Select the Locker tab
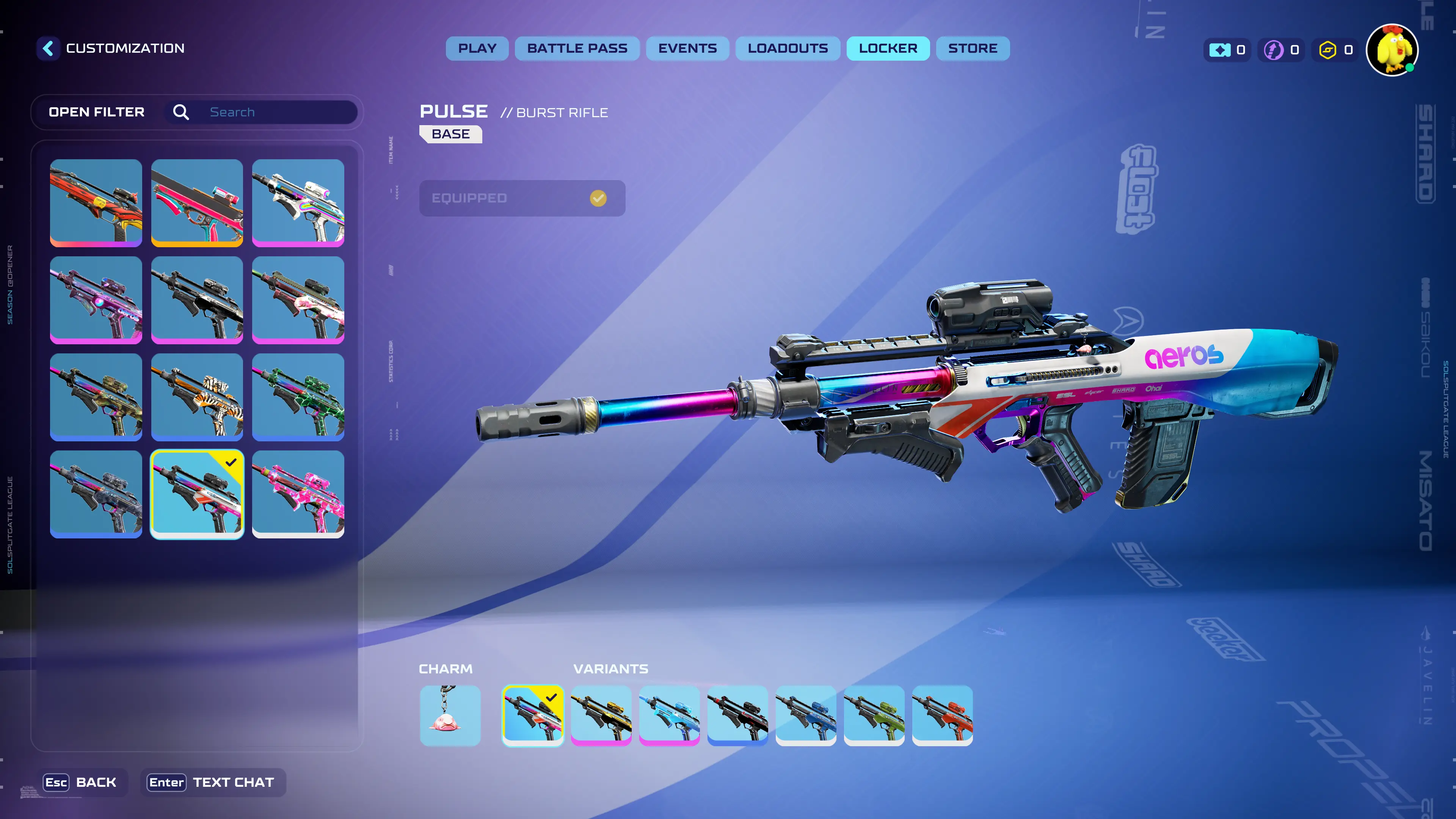Image resolution: width=1456 pixels, height=819 pixels. click(888, 49)
